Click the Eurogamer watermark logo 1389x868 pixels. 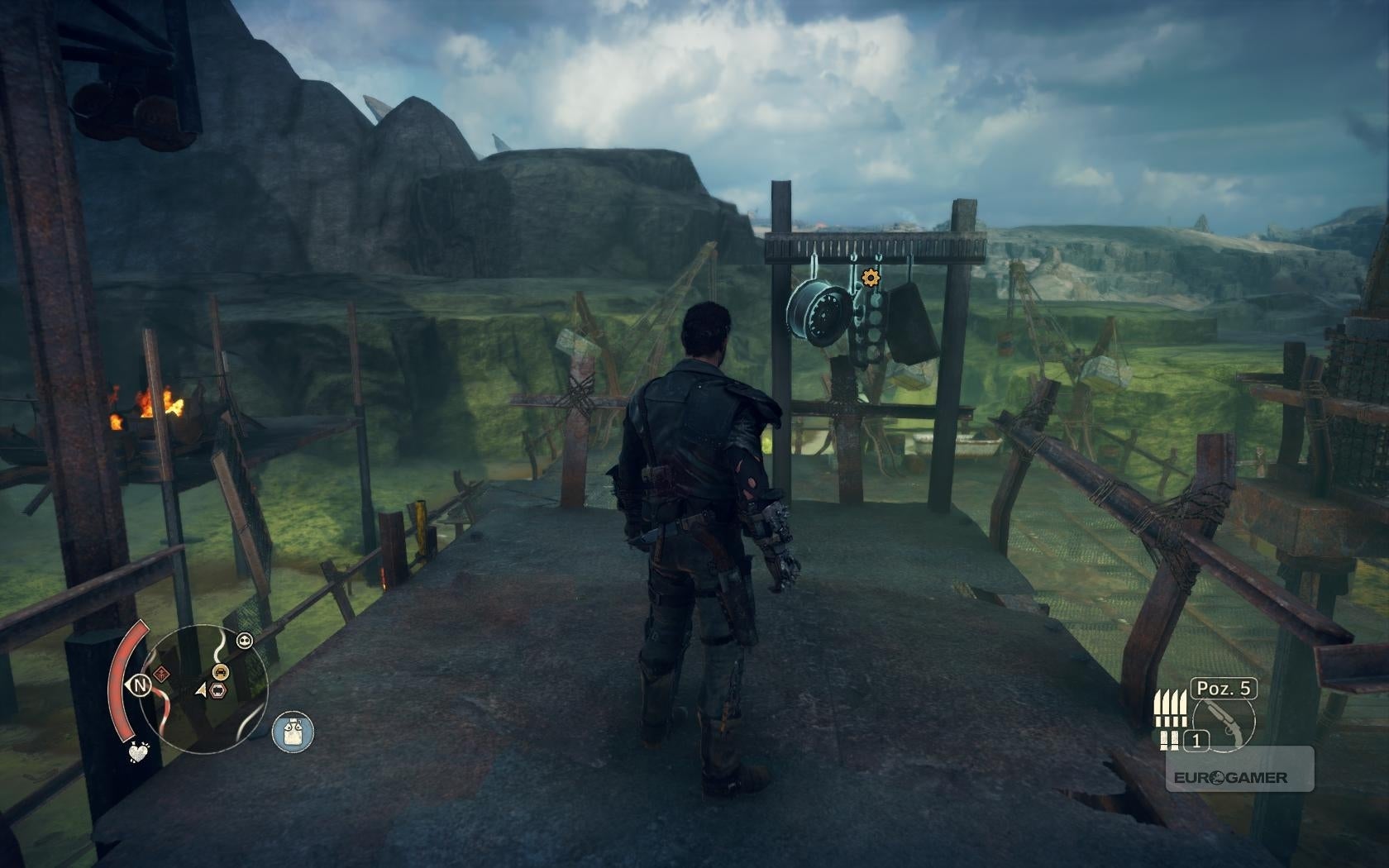1230,777
